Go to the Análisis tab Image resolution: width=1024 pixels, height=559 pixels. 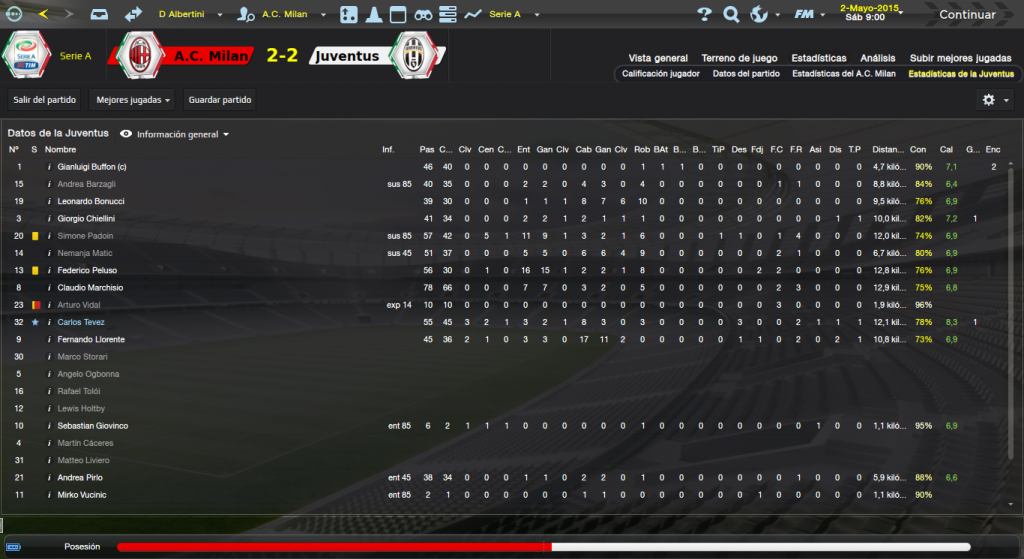pyautogui.click(x=877, y=58)
